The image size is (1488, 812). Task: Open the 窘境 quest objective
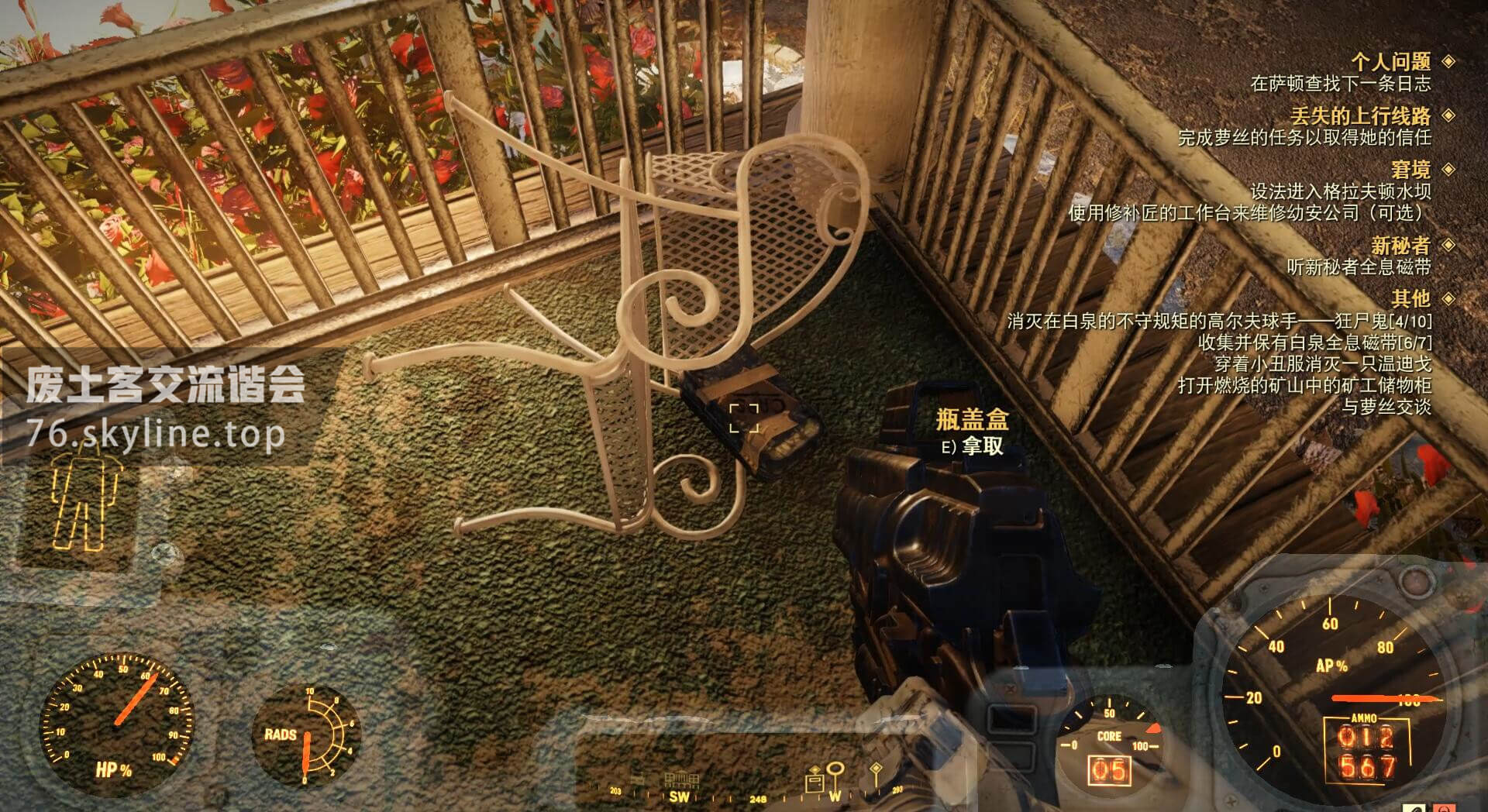tap(1410, 170)
